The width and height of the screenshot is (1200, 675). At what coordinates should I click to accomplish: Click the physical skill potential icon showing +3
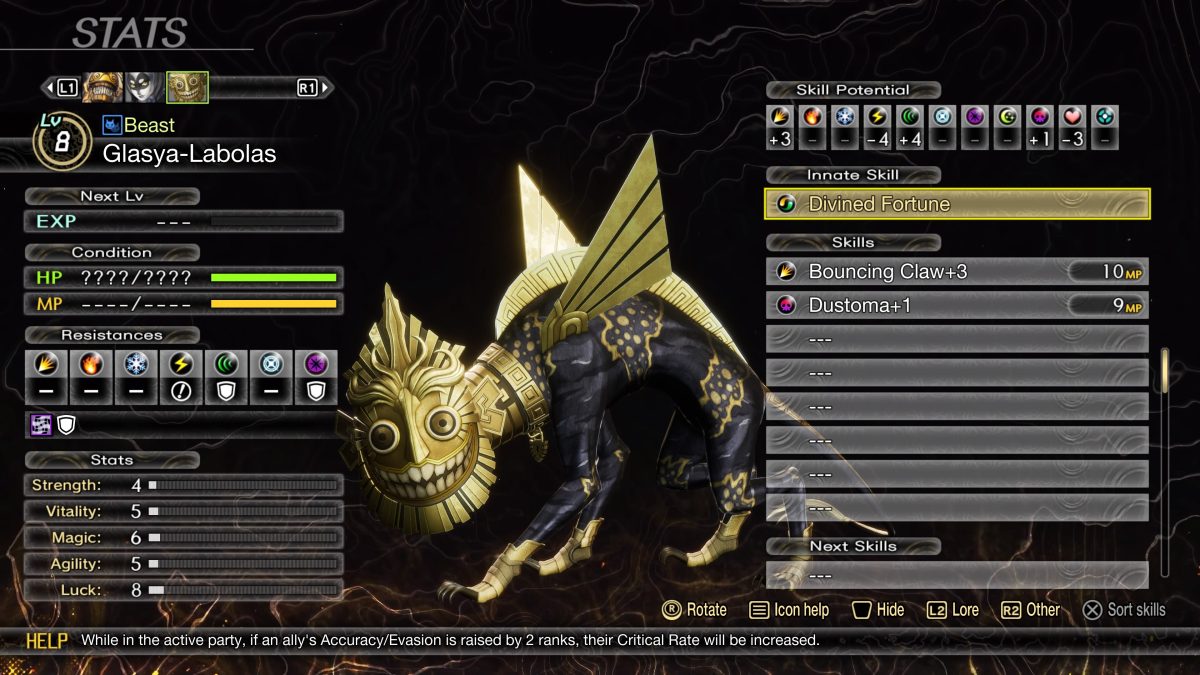[x=780, y=116]
